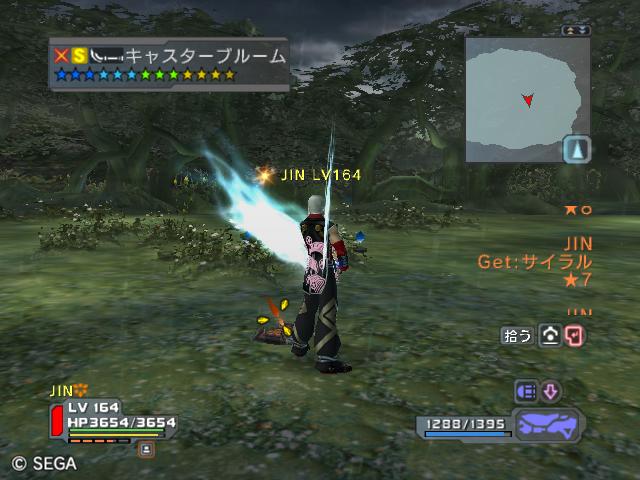The width and height of the screenshot is (640, 480).
Task: Select the キャスターブルーム item info panel
Action: coord(169,64)
